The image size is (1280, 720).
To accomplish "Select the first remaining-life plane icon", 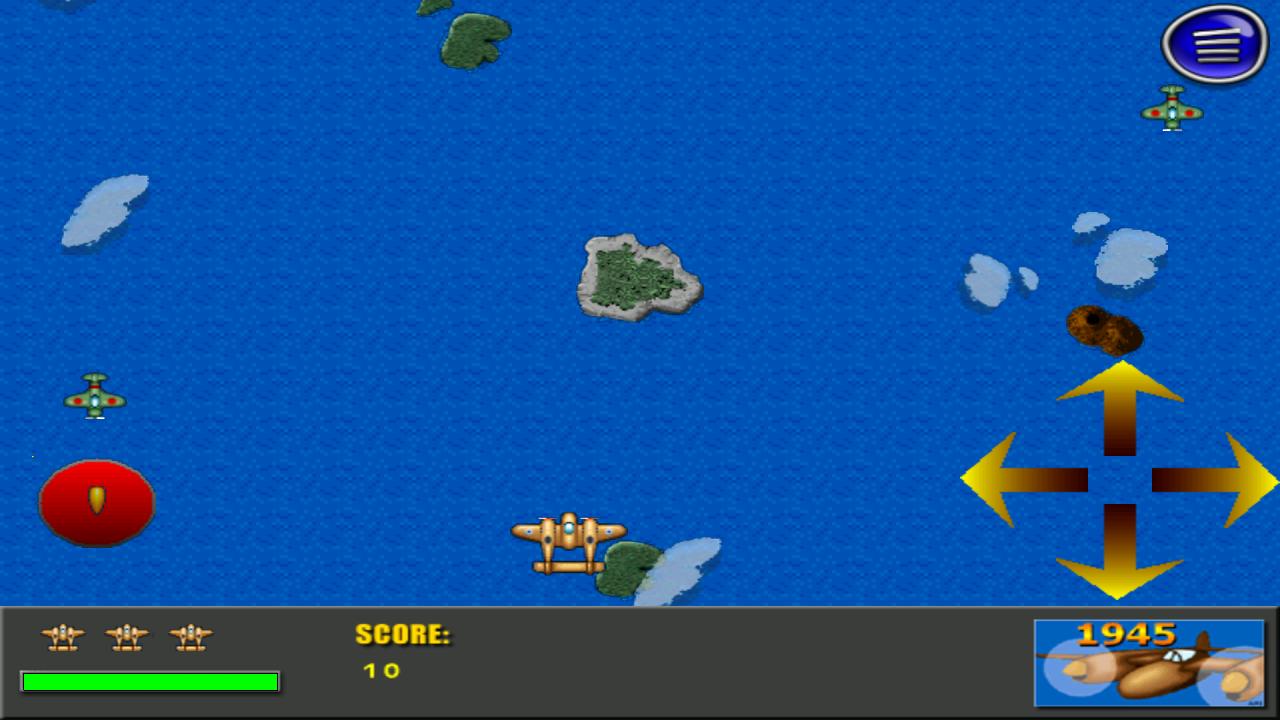I will pos(62,638).
